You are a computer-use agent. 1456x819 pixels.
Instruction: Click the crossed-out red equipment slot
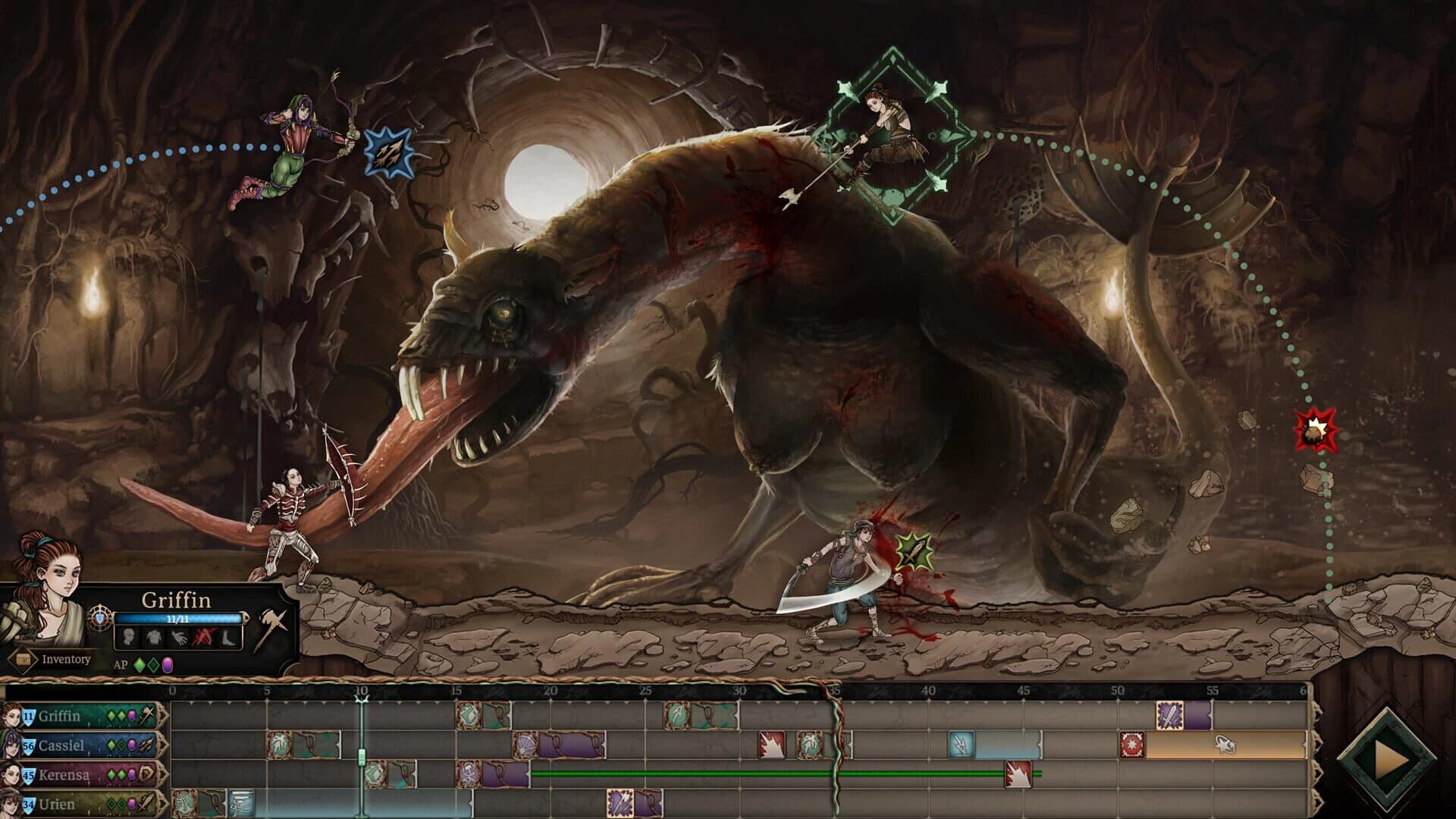(204, 636)
